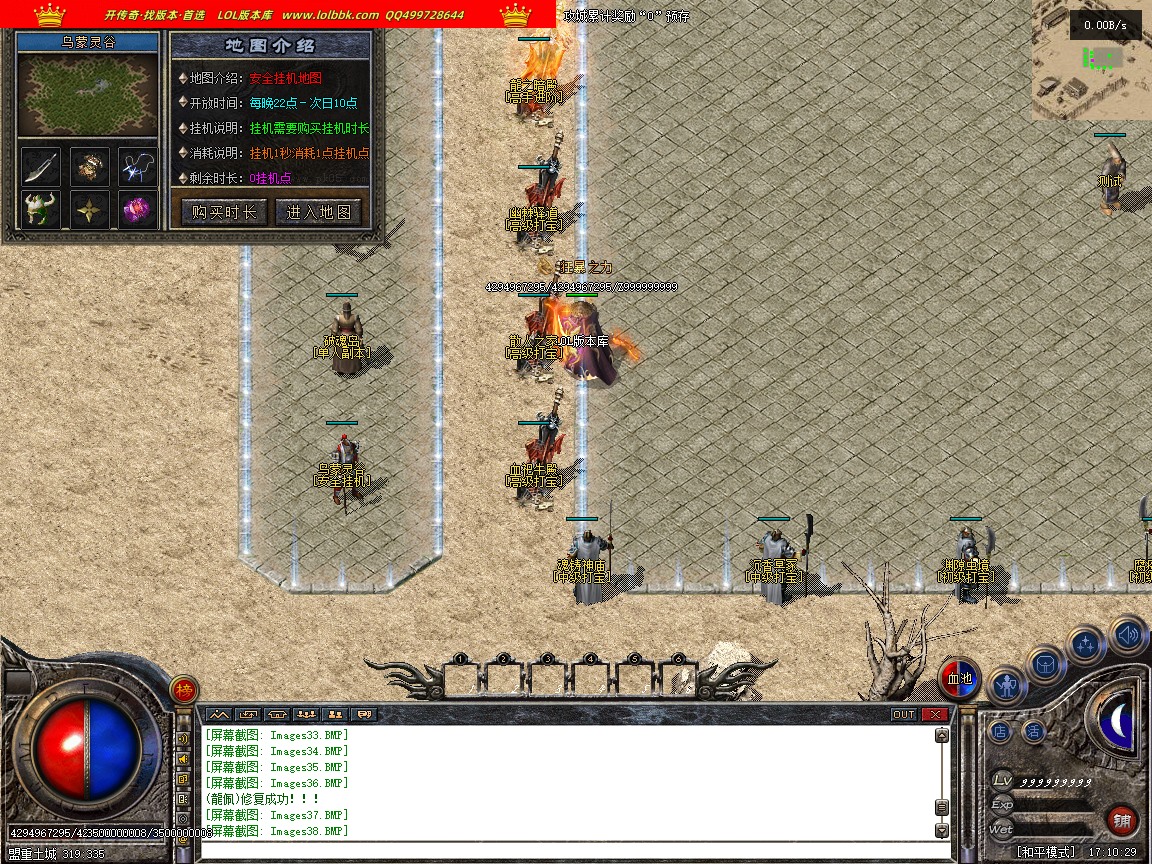Open the sparkle skills round button
The image size is (1152, 864).
click(1086, 645)
